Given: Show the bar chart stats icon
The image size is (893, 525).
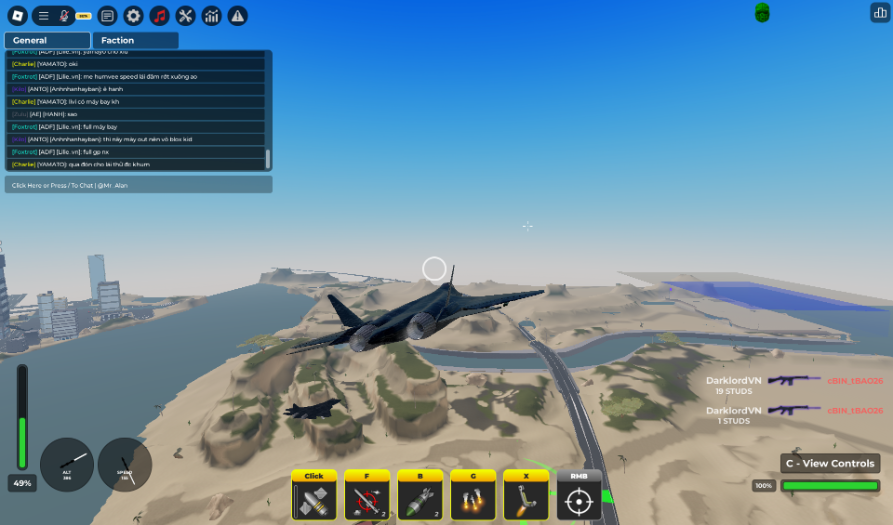Looking at the screenshot, I should coord(212,15).
